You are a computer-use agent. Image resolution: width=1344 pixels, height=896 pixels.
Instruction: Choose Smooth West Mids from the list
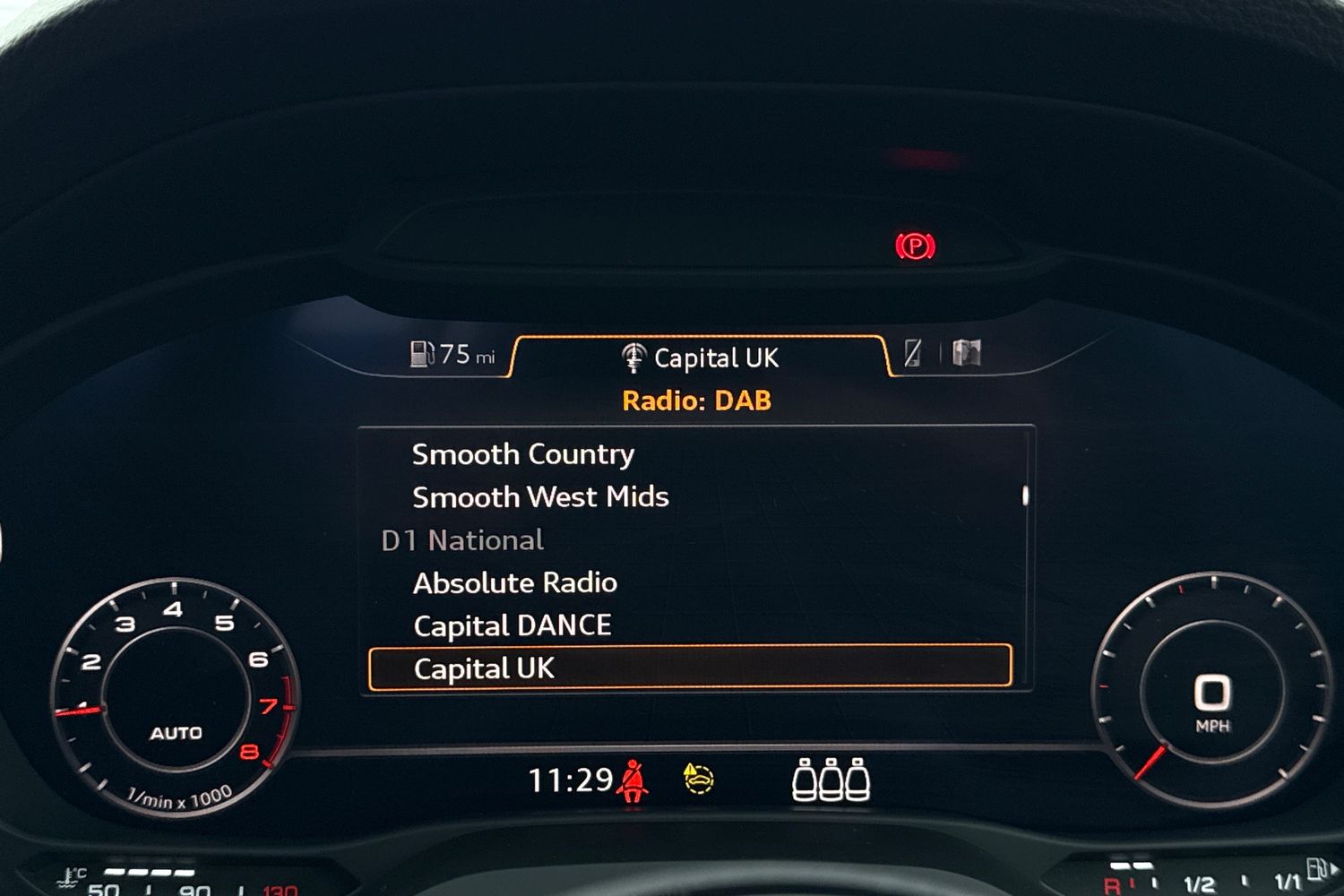(x=540, y=497)
